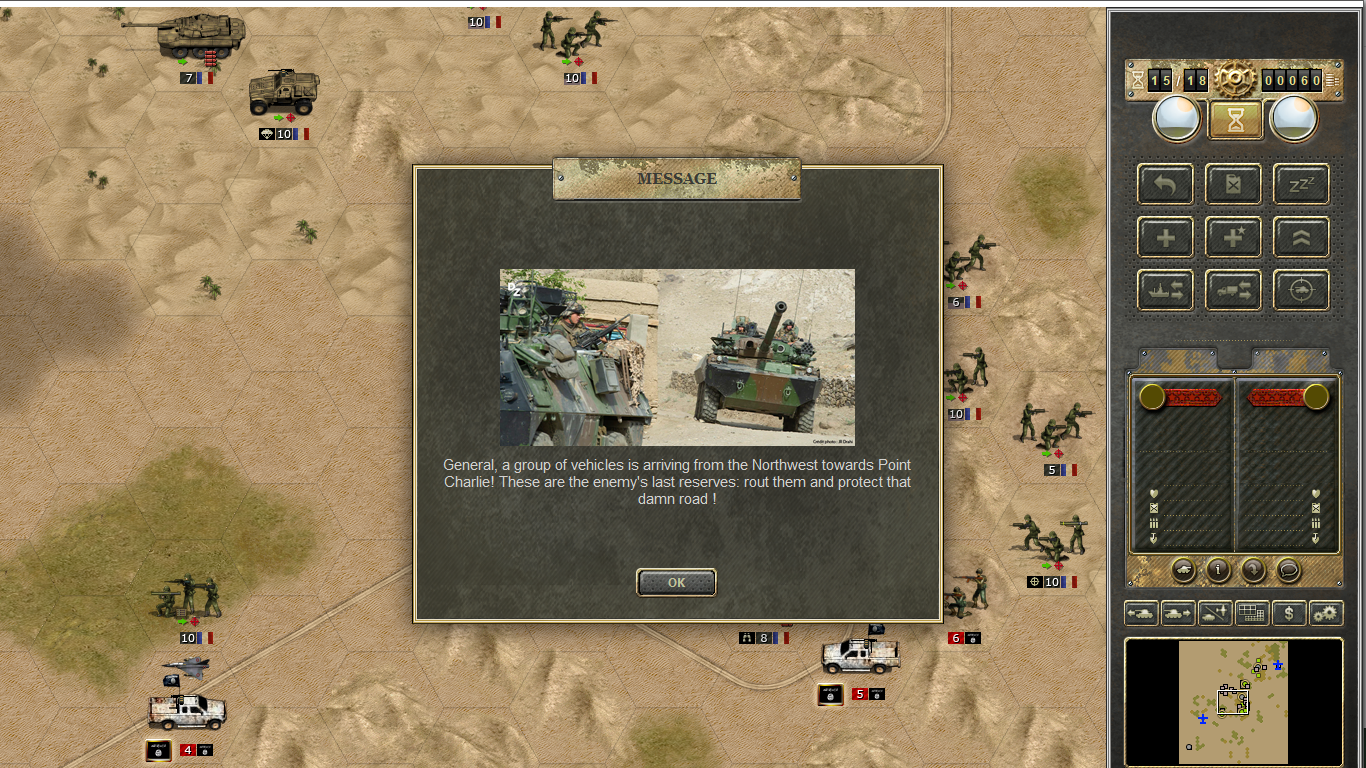
Task: Open the dollar sign purchase screen
Action: [x=1289, y=613]
